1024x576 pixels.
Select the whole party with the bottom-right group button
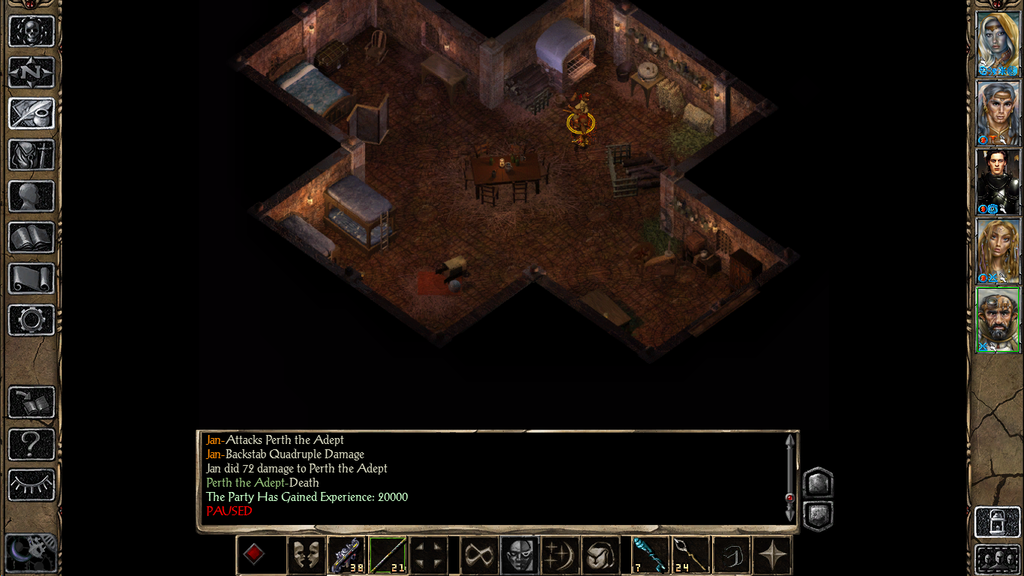(x=997, y=558)
